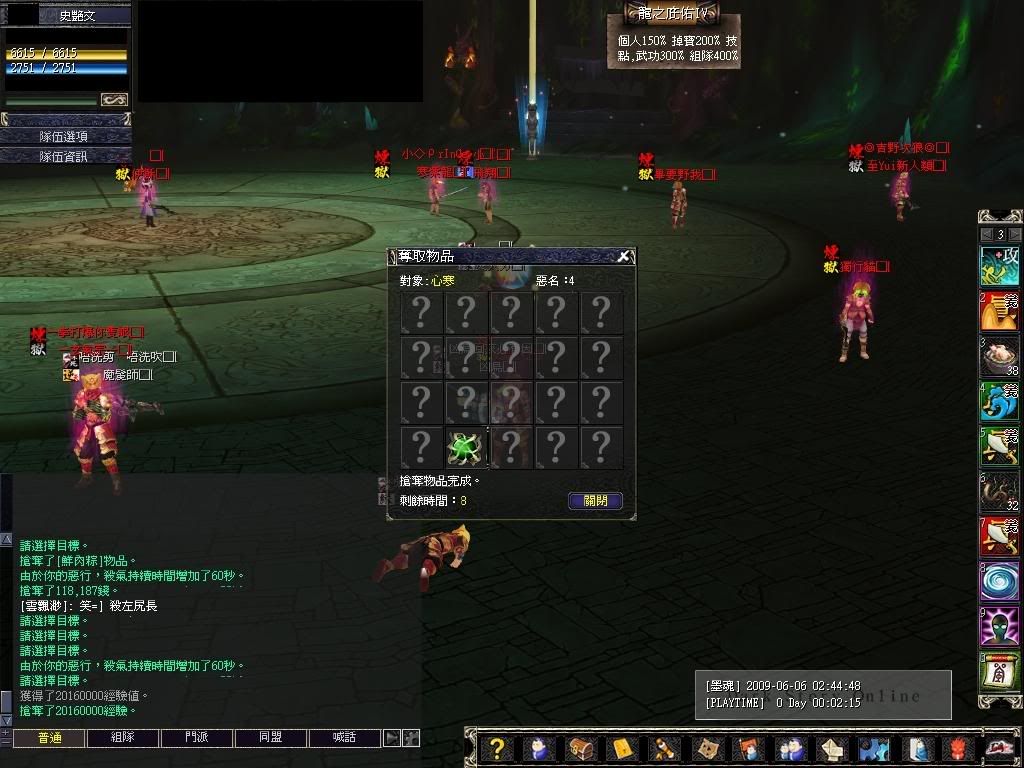
Task: Open help with the yellow question mark icon
Action: (497, 748)
